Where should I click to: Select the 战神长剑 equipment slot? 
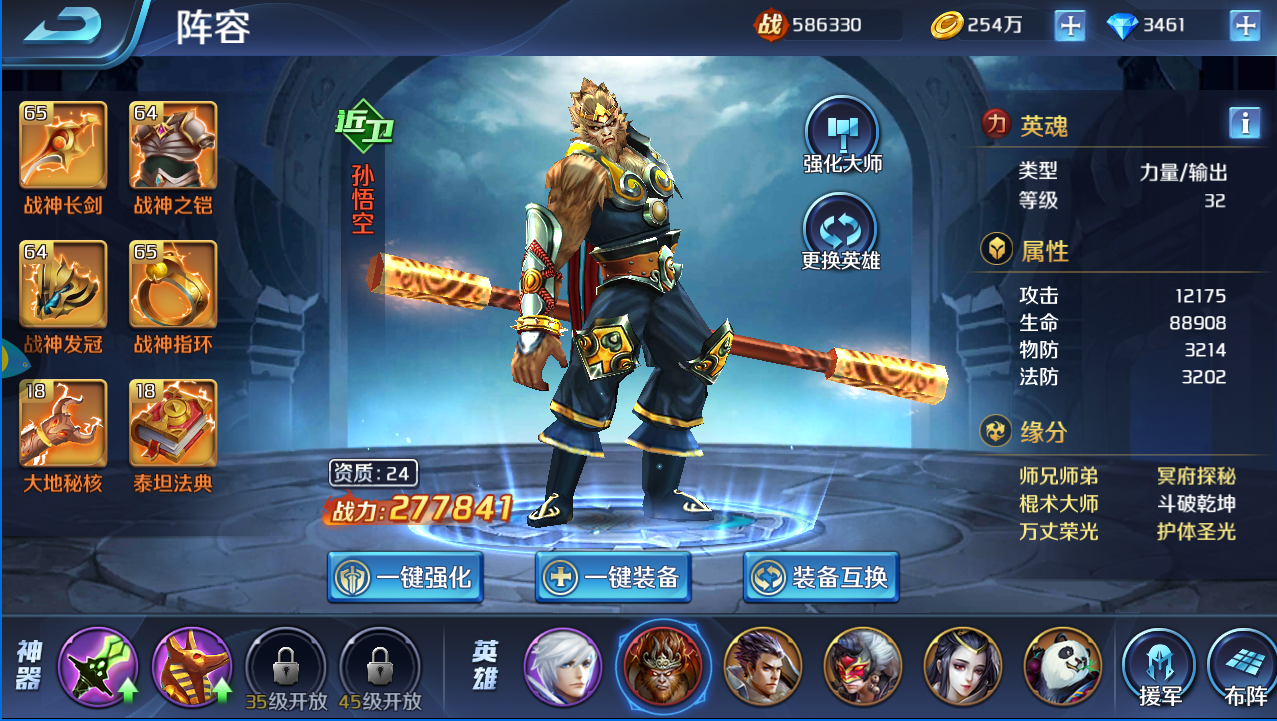(63, 146)
